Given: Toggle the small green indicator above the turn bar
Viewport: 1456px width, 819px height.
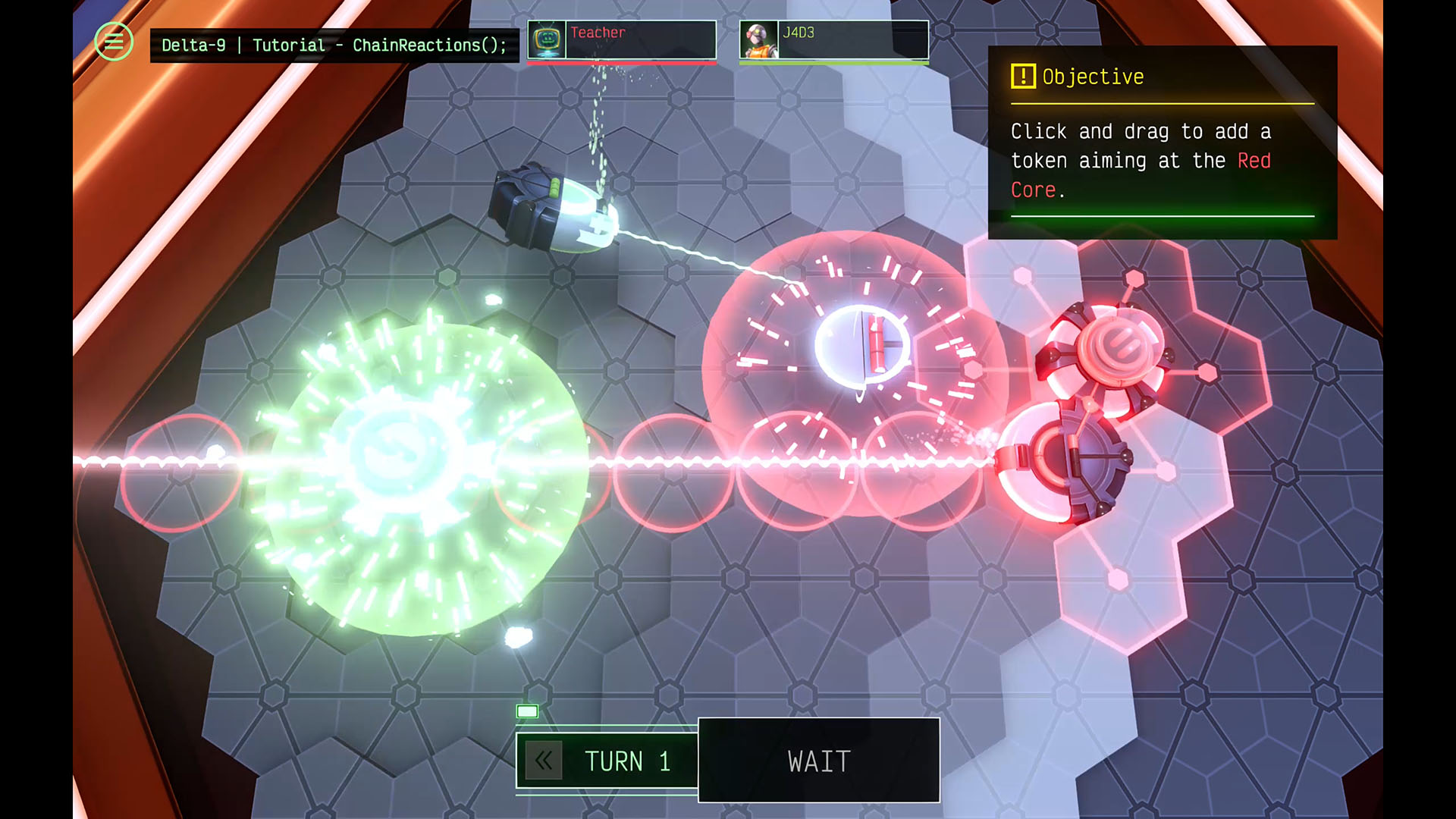Looking at the screenshot, I should [527, 711].
